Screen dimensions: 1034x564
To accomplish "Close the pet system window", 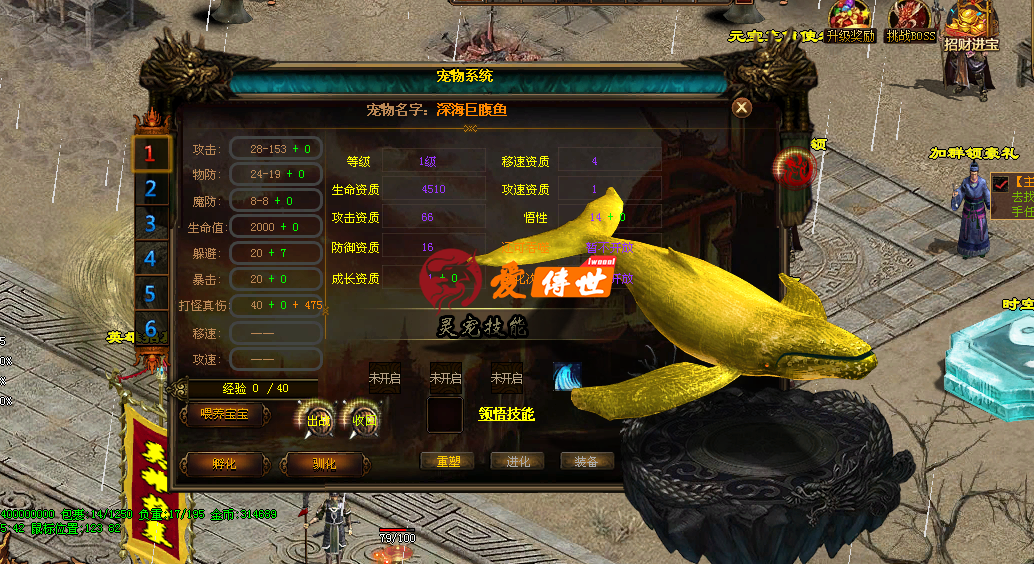I will tap(741, 108).
